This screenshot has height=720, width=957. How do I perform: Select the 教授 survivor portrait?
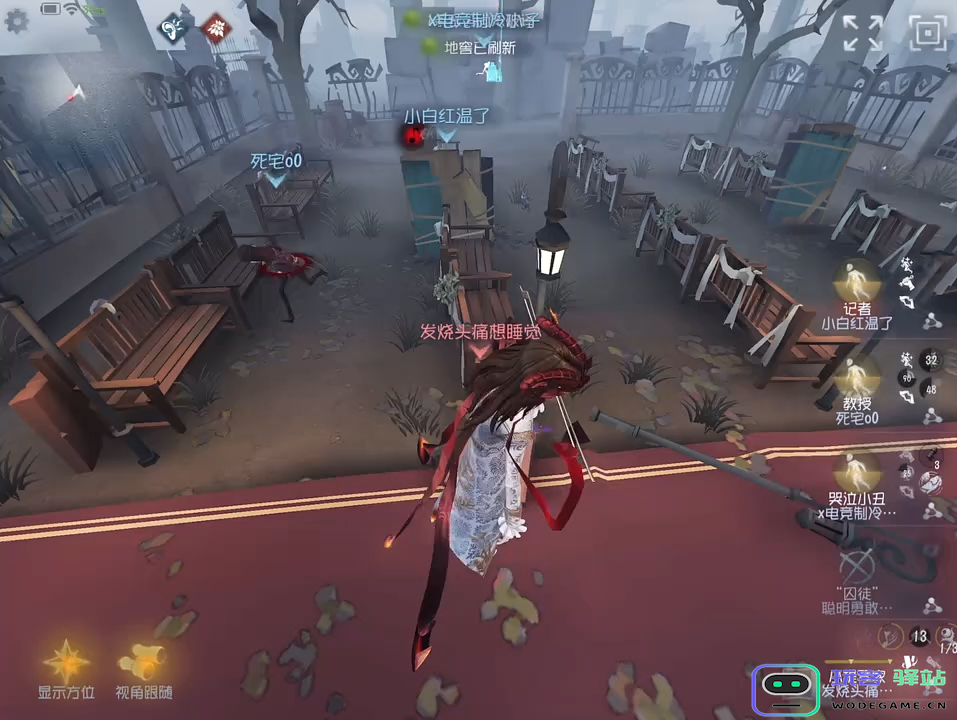pos(856,376)
